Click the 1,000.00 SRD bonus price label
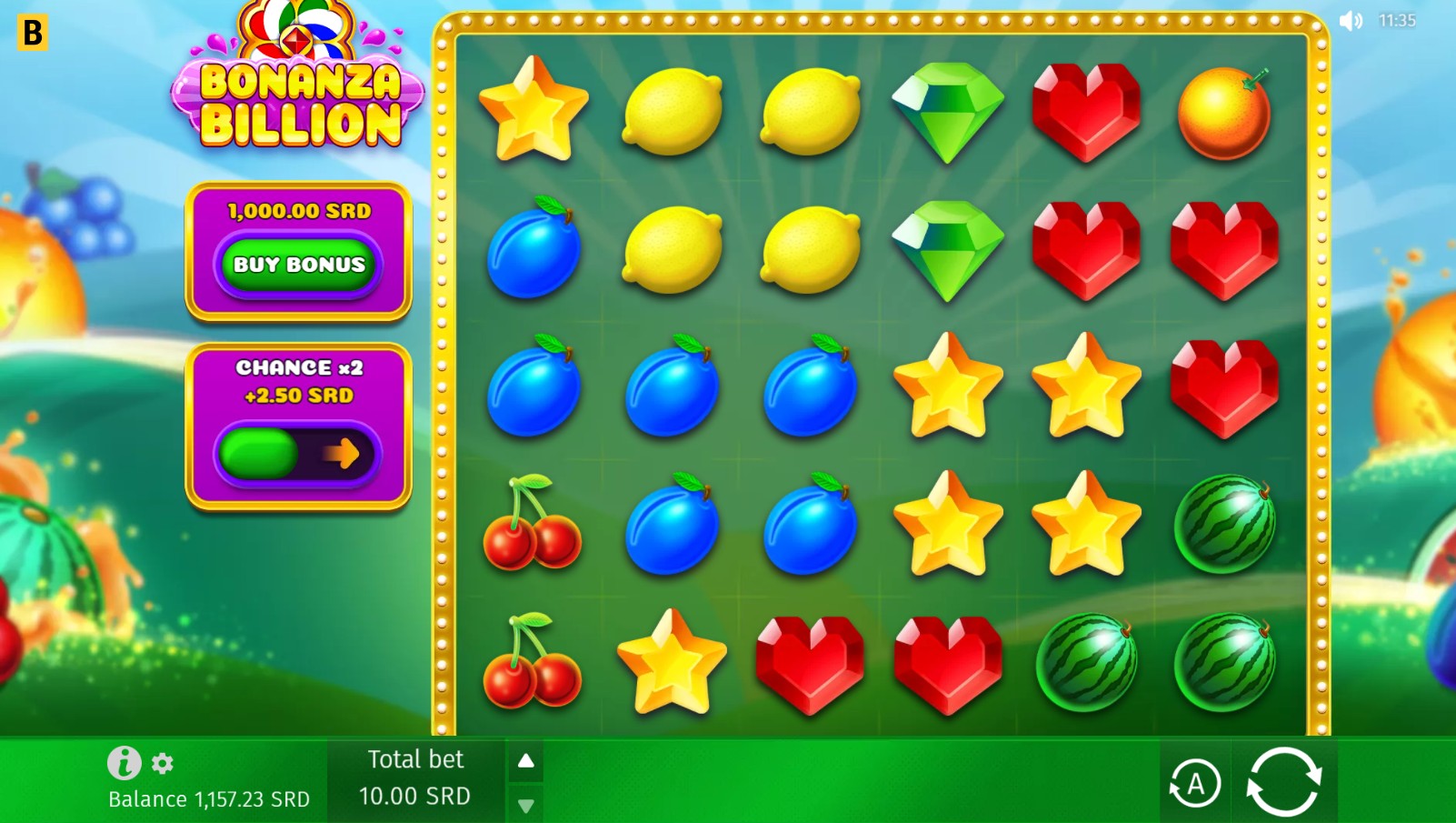Image resolution: width=1456 pixels, height=823 pixels. click(x=299, y=211)
